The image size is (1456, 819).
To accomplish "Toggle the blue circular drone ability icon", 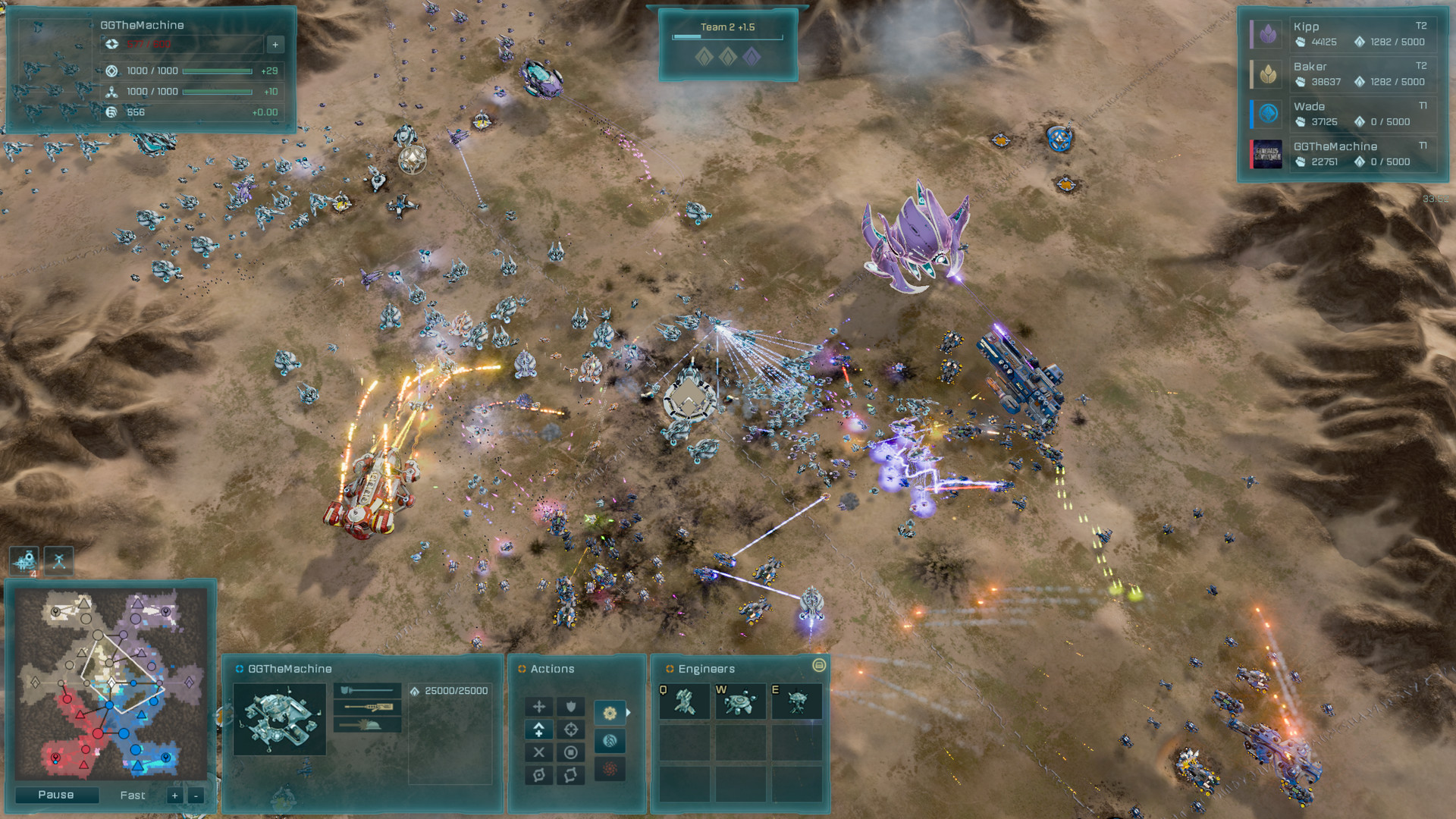I will coord(610,742).
